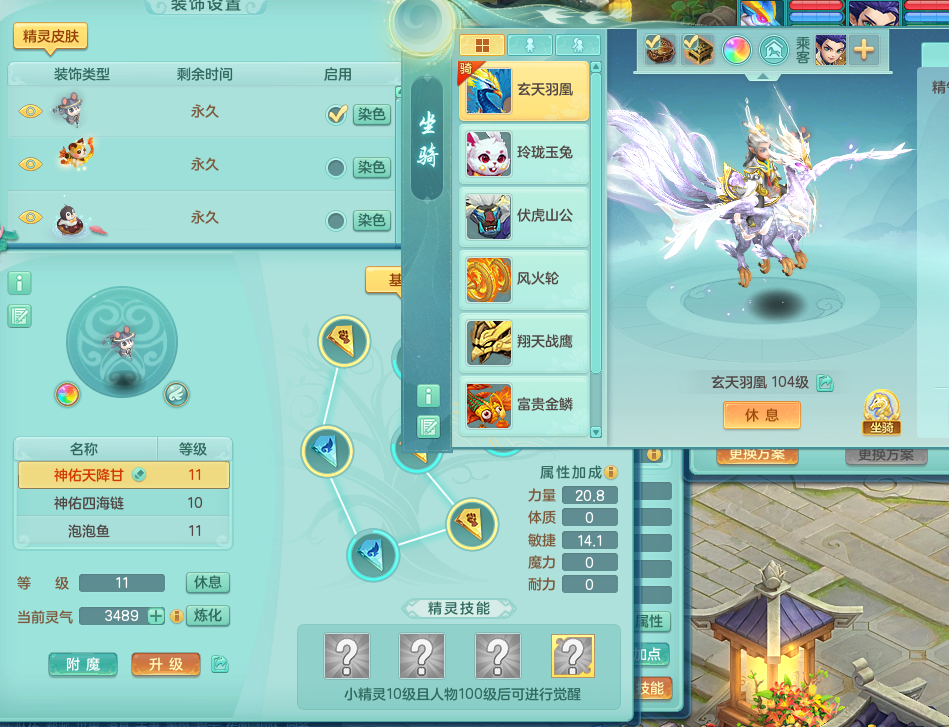
Task: Open the 精灵皮肤 tab
Action: tap(50, 38)
